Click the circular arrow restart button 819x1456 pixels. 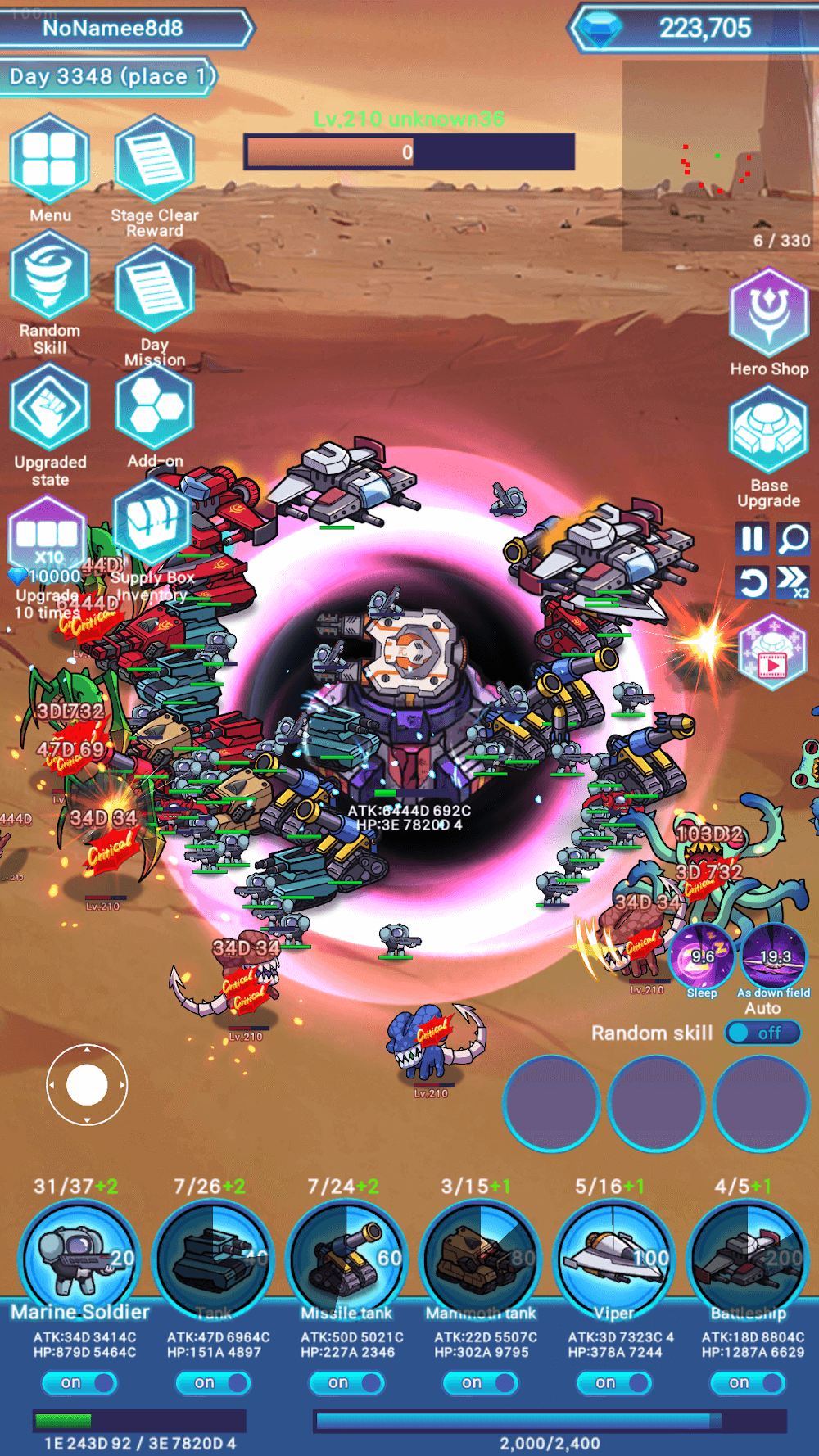[x=752, y=582]
